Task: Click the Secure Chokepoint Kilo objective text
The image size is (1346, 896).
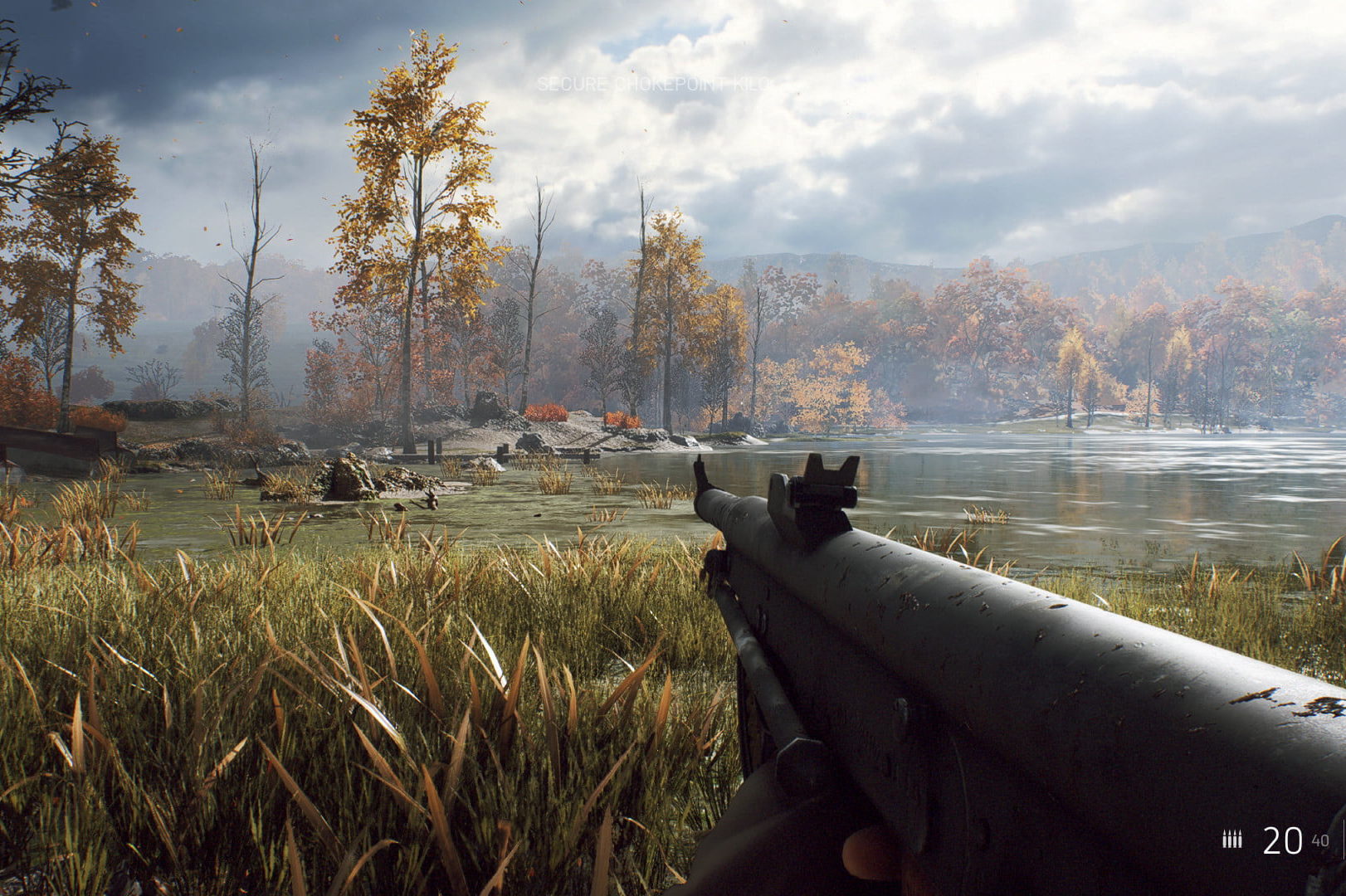Action: click(653, 85)
